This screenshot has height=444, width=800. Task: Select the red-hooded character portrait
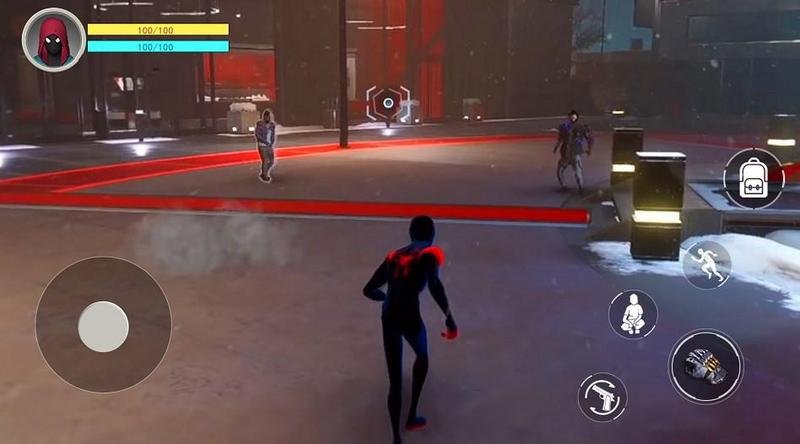(52, 38)
